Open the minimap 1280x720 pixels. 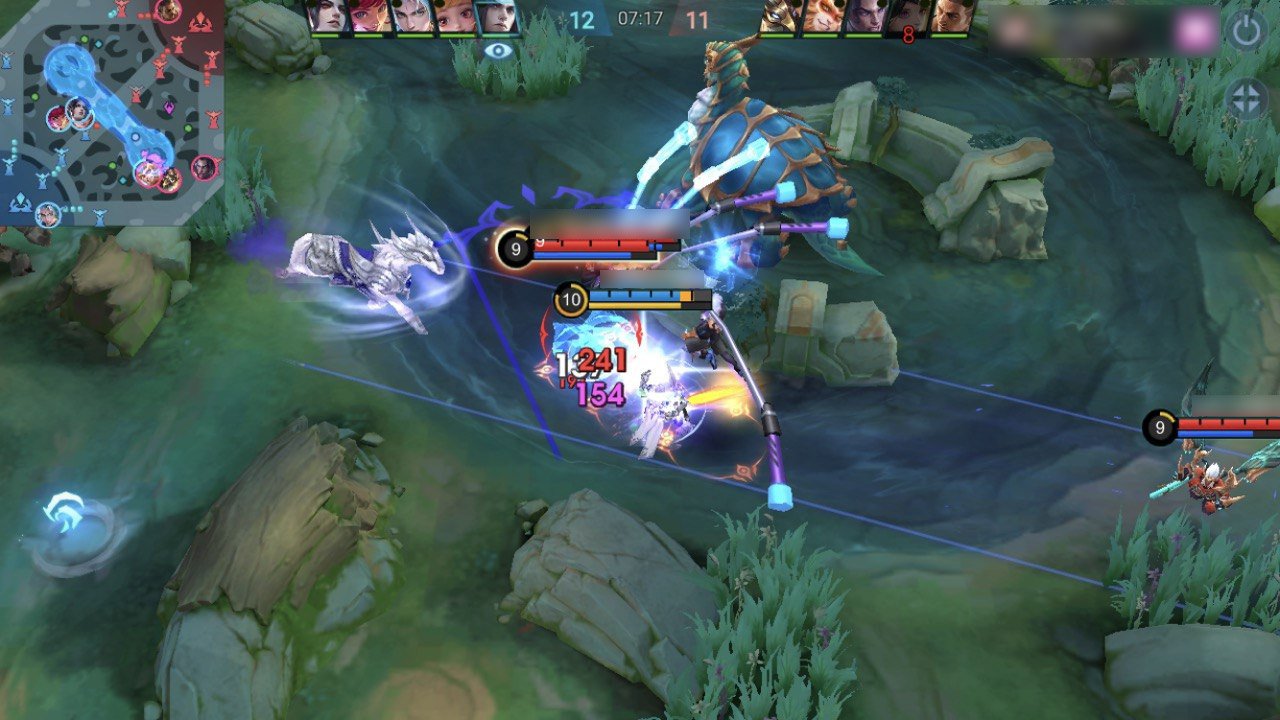110,110
